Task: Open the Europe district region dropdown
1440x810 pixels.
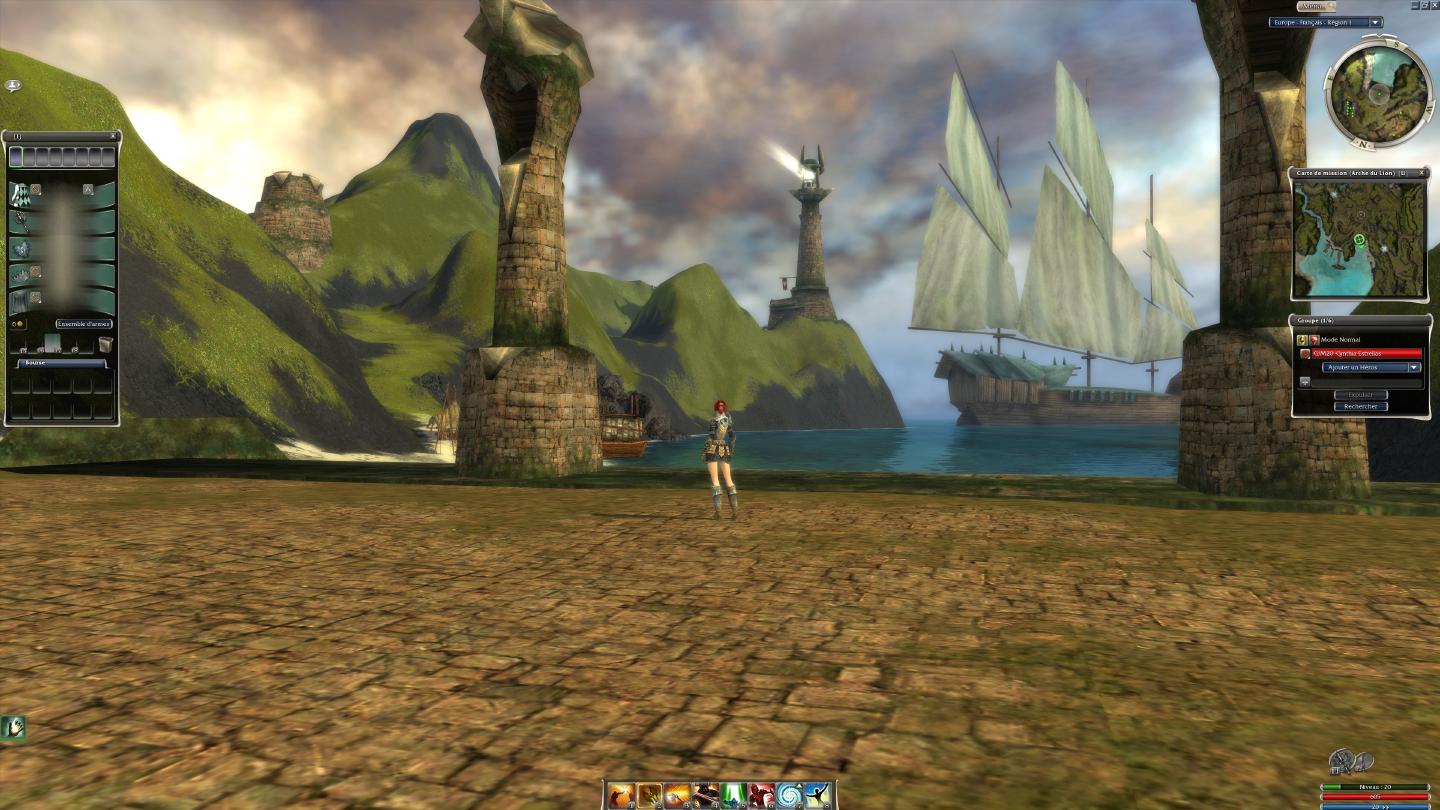Action: (x=1376, y=22)
